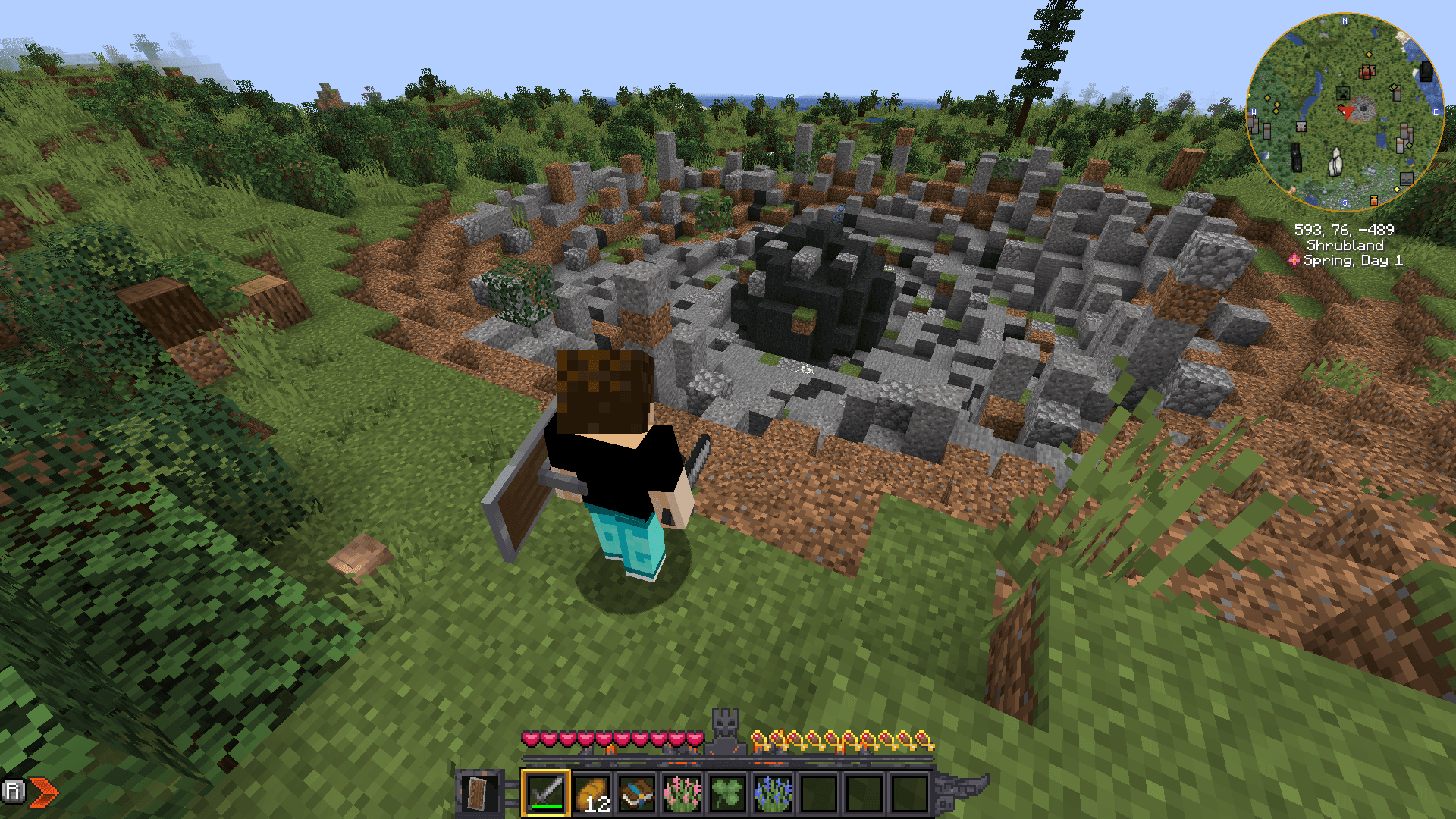Click the red player arrow at minimap center
The width and height of the screenshot is (1456, 819).
coord(1348,111)
